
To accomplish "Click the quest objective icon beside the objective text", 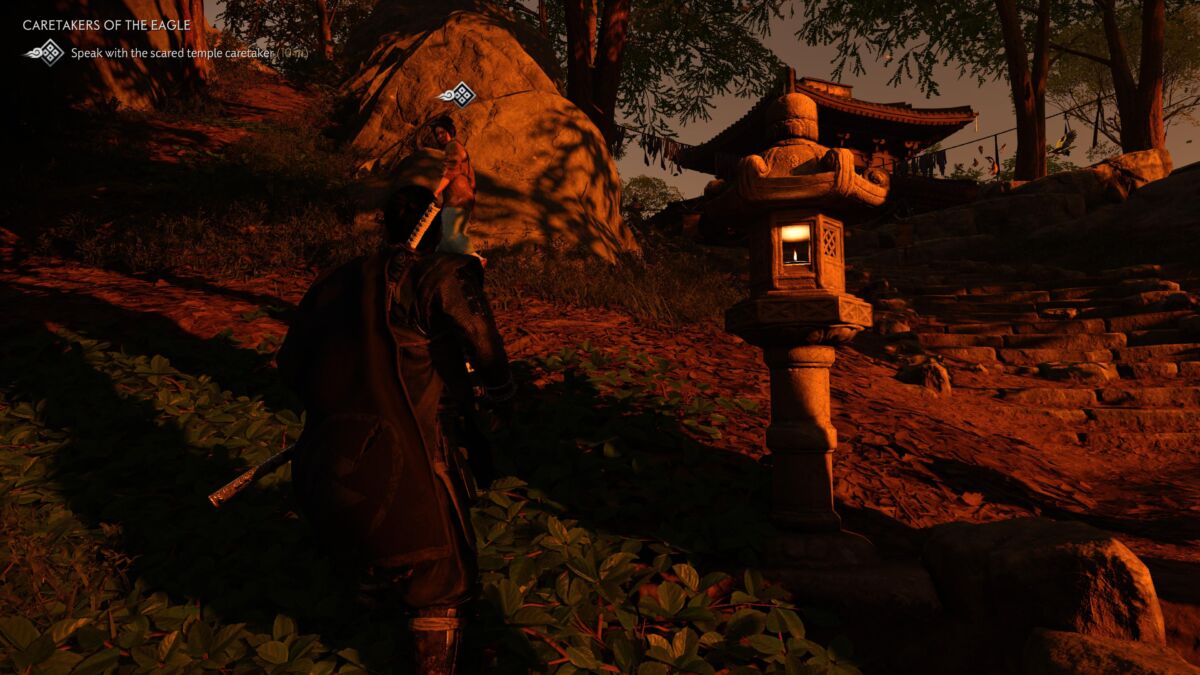I will 45,52.
